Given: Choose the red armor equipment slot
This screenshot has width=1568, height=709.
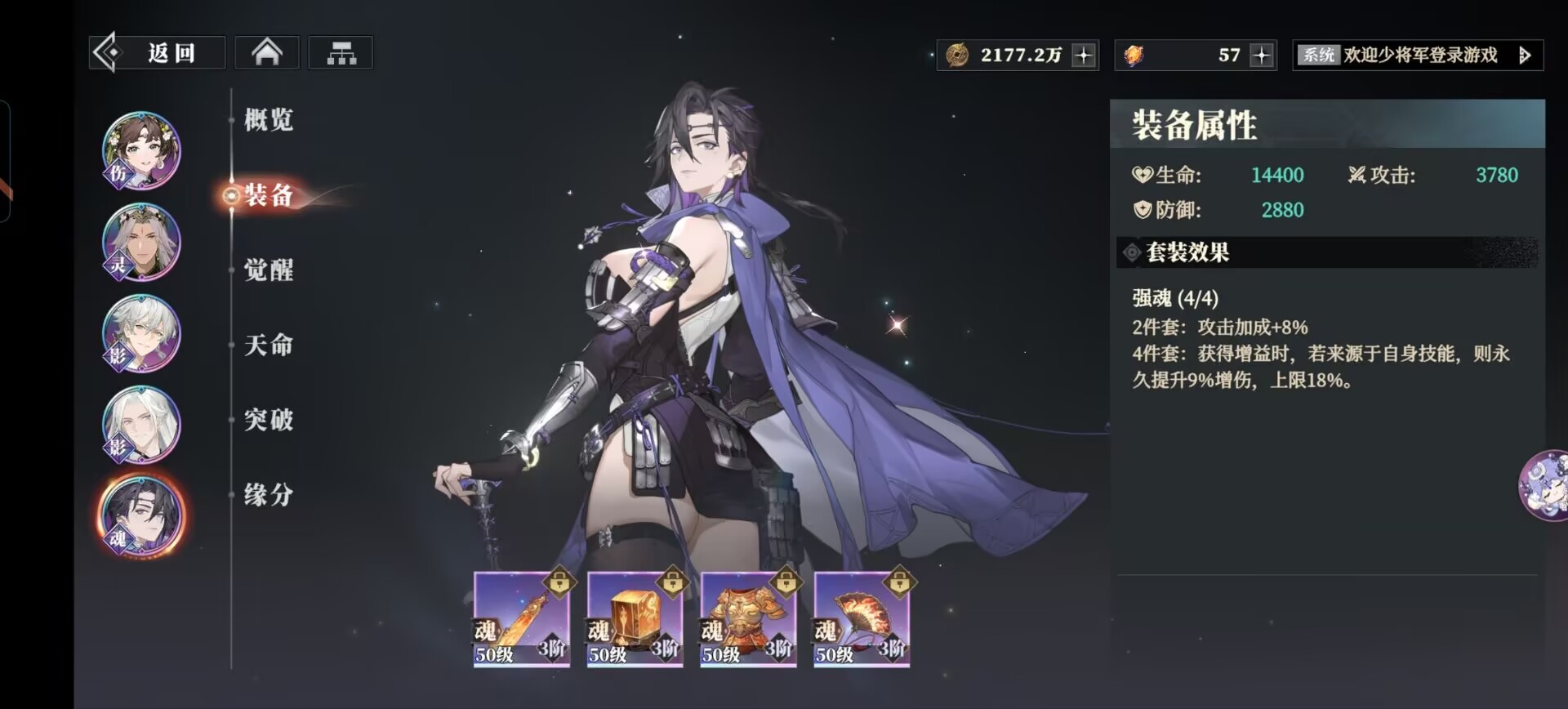Looking at the screenshot, I should pos(748,619).
